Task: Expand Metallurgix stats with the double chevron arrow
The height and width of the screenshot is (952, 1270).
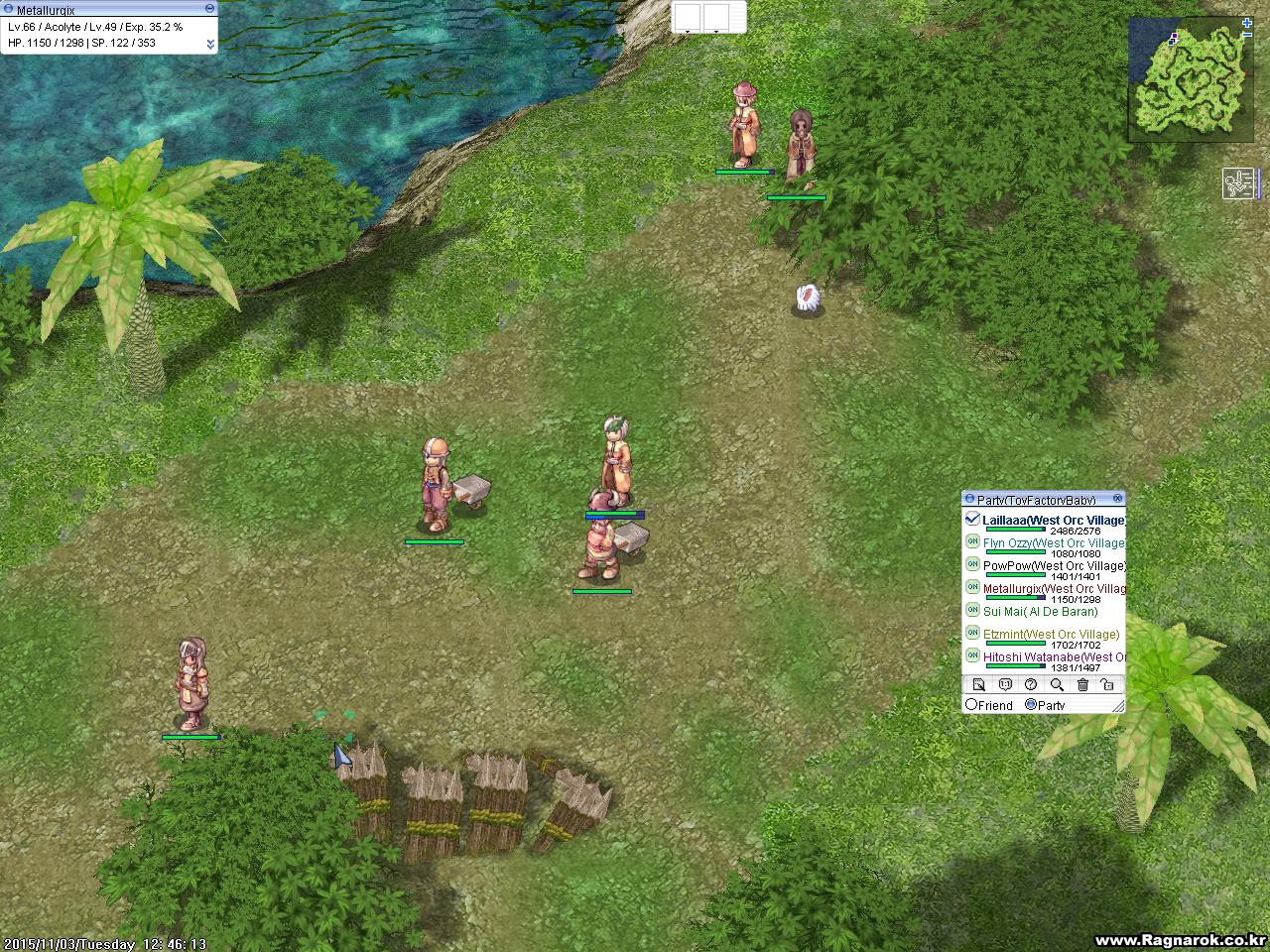Action: pos(210,44)
